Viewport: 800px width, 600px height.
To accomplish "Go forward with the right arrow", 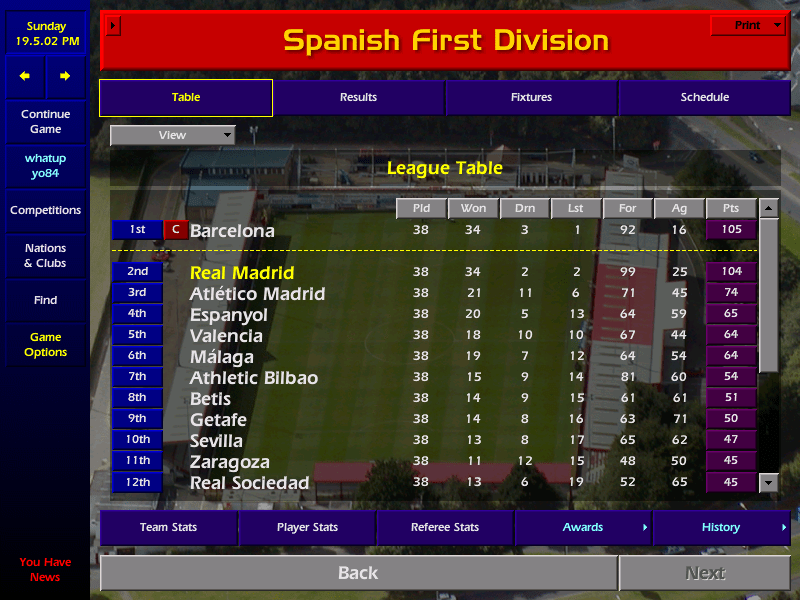I will pyautogui.click(x=65, y=76).
